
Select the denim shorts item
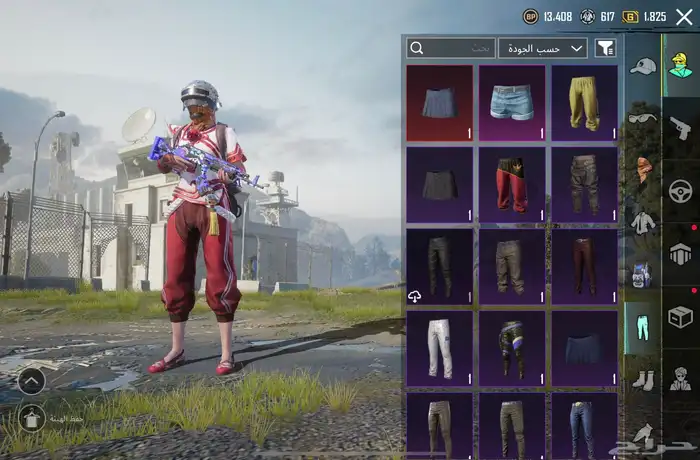click(x=512, y=103)
